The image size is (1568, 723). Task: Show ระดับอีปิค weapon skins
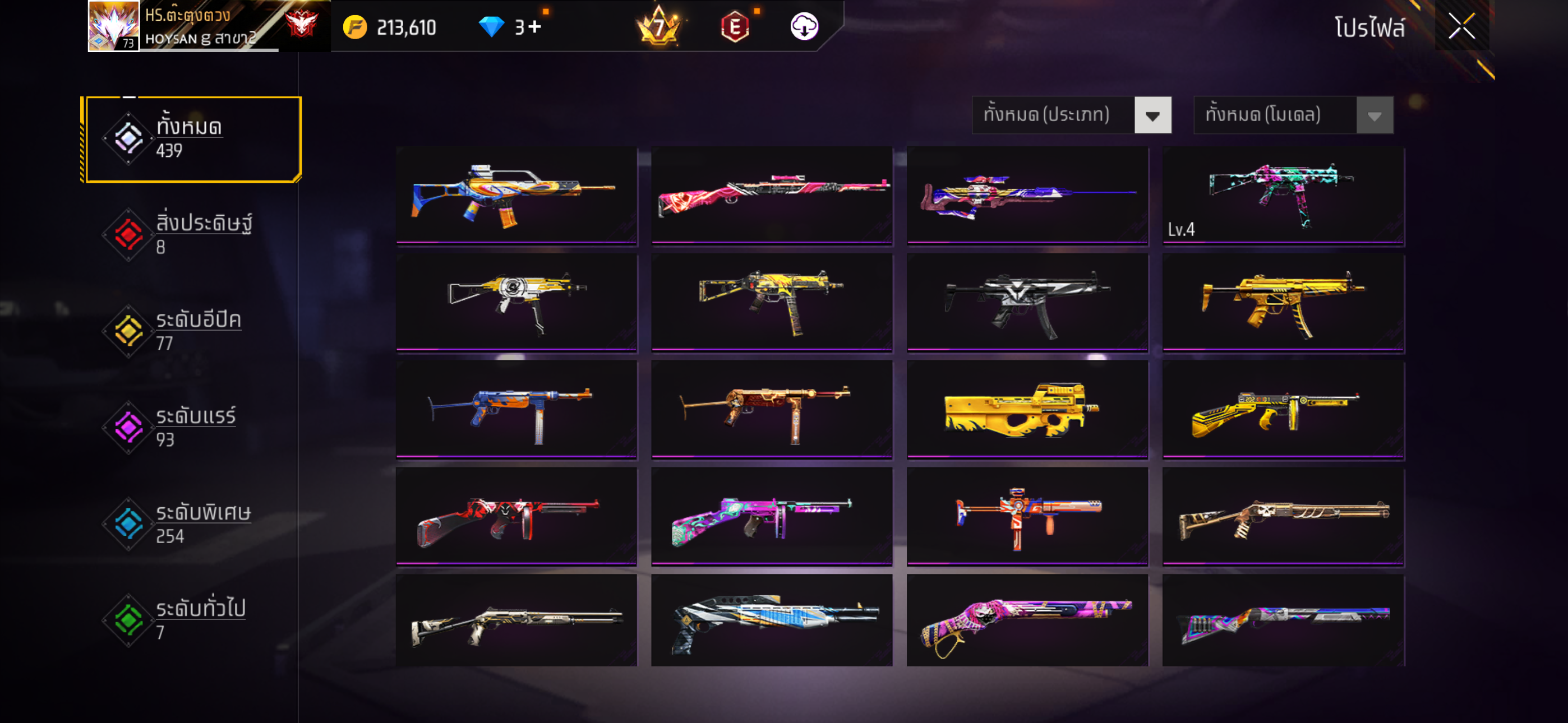click(x=192, y=331)
